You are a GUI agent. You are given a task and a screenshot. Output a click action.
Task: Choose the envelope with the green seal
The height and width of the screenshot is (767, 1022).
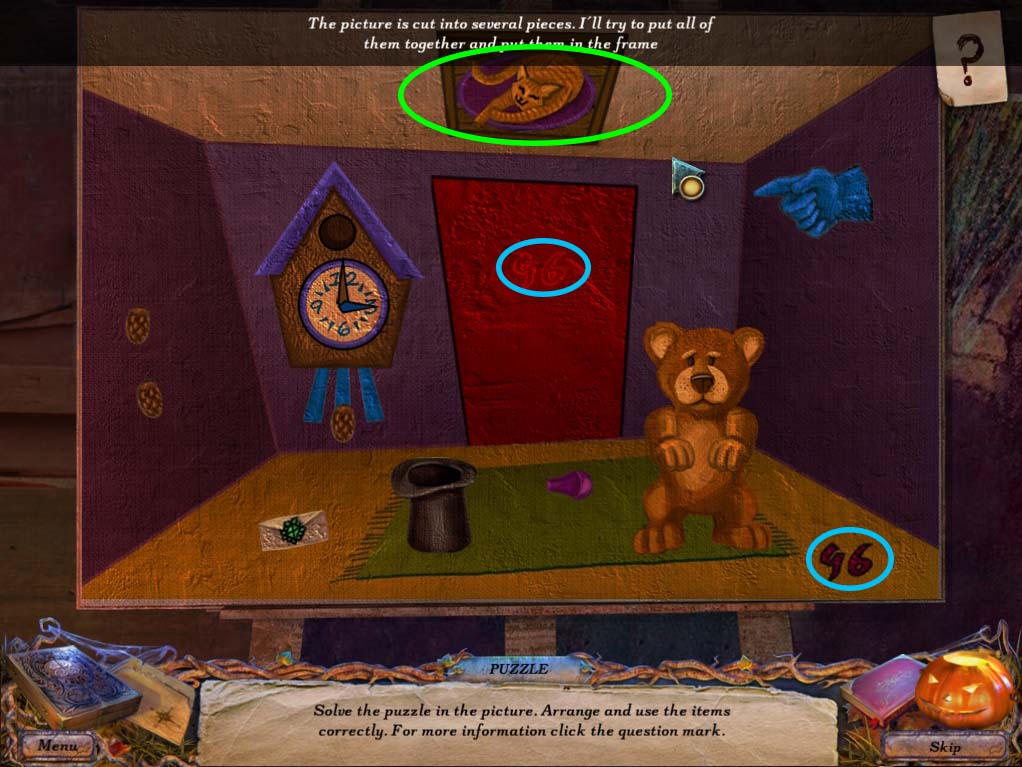click(x=294, y=529)
